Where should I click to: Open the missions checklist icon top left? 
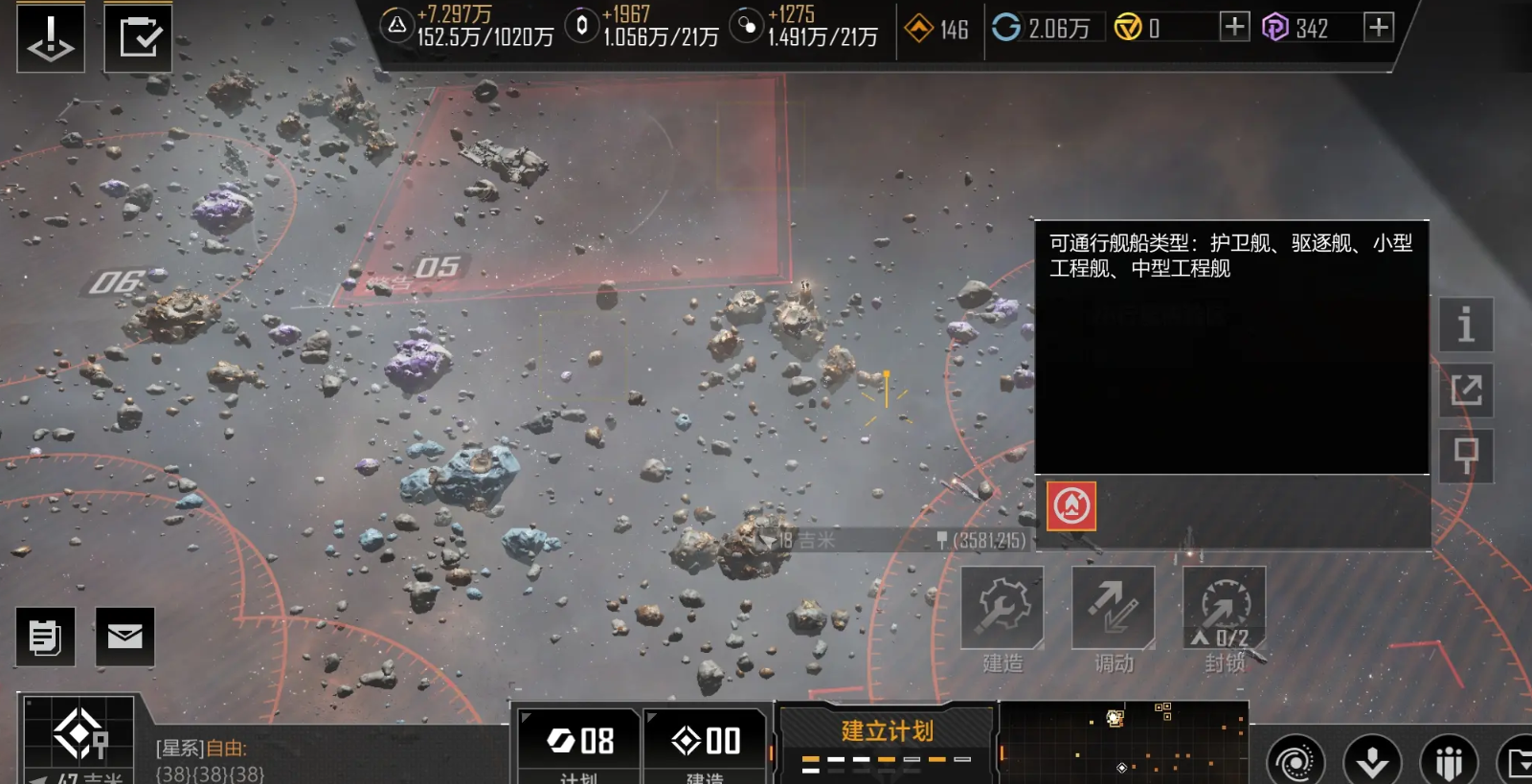coord(136,36)
